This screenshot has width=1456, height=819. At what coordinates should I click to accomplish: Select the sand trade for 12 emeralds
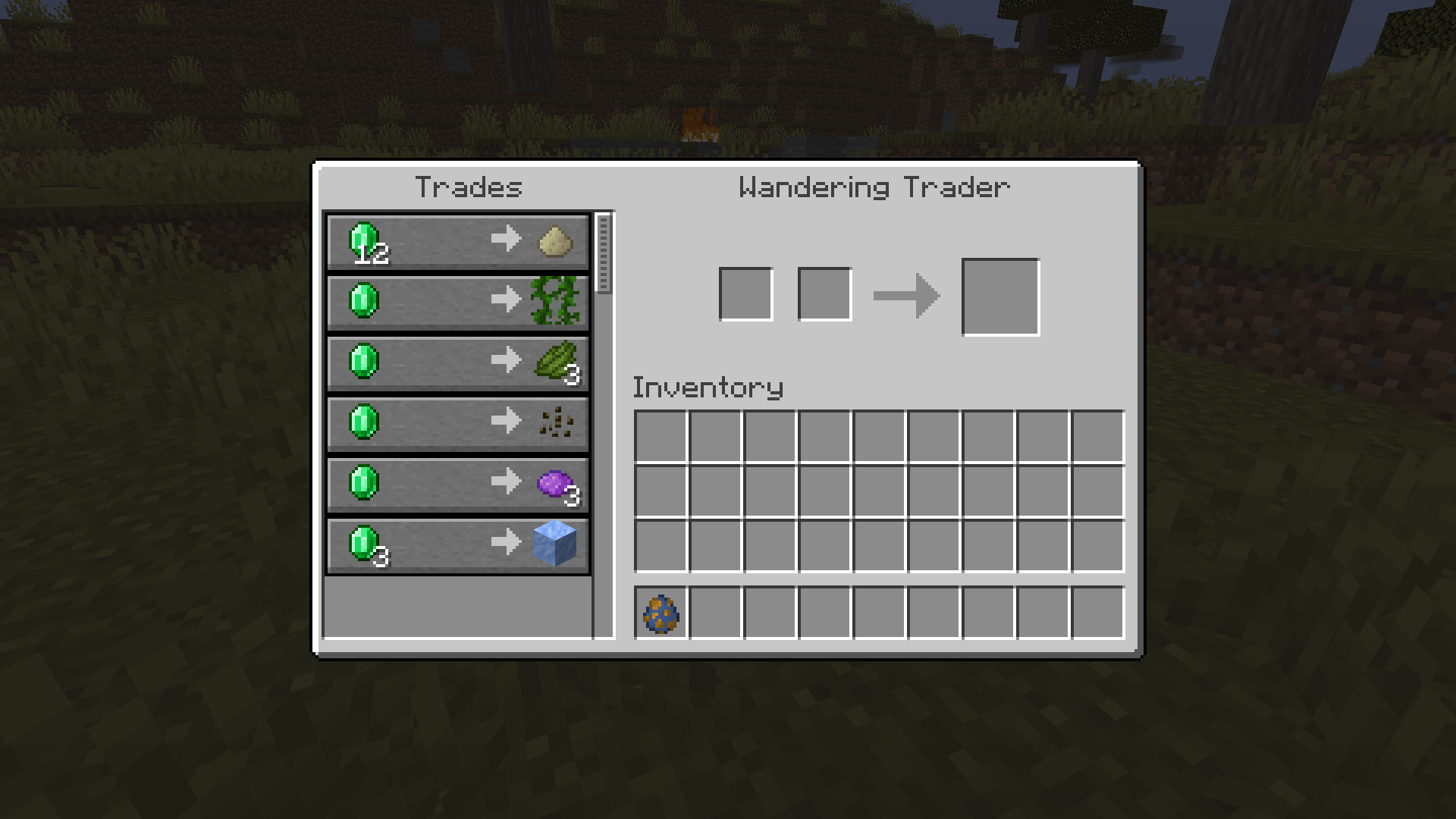point(455,241)
